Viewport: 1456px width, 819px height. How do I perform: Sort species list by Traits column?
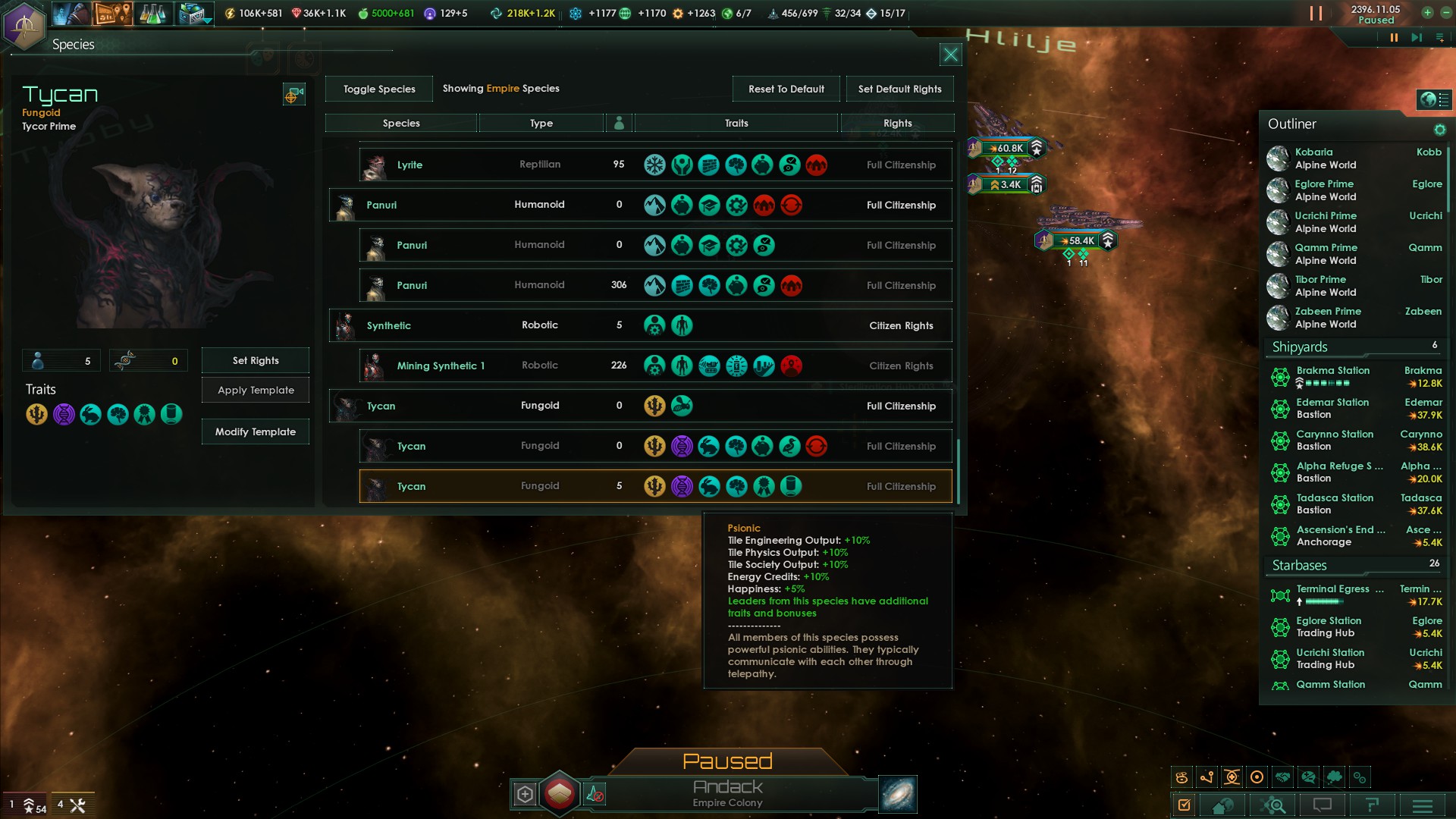pyautogui.click(x=736, y=123)
